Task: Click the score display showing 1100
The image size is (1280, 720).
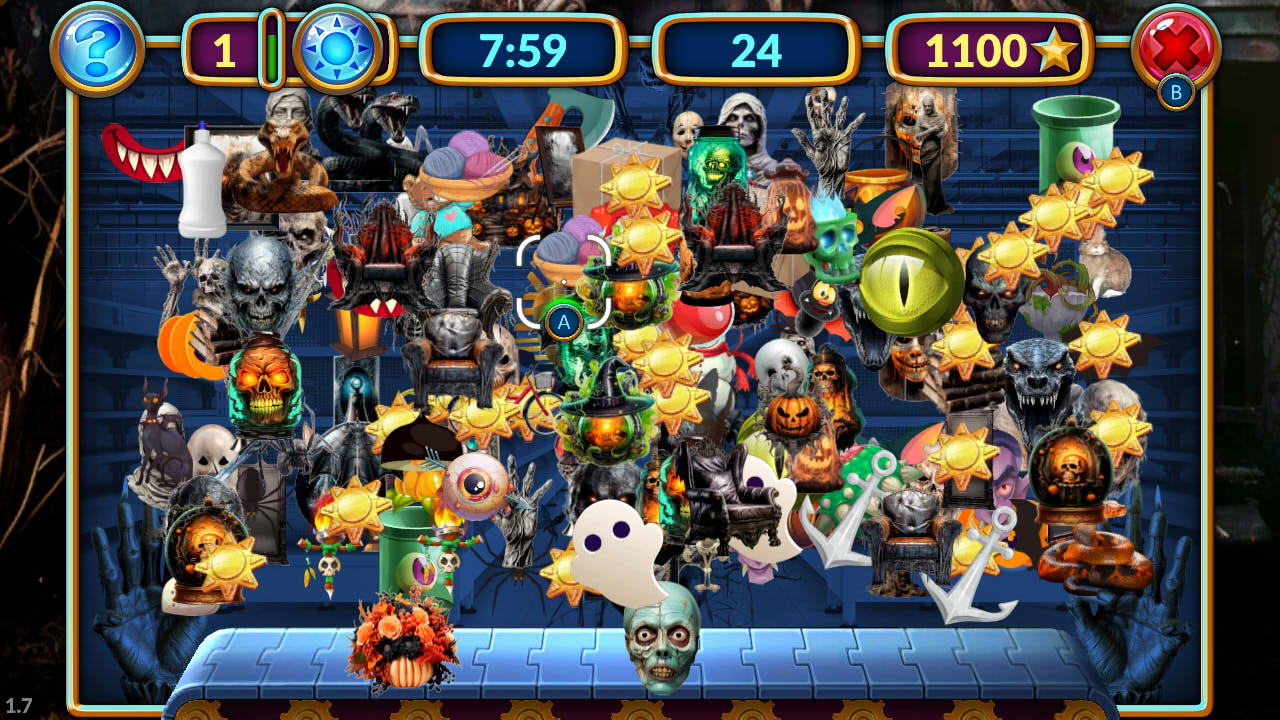Action: 985,50
